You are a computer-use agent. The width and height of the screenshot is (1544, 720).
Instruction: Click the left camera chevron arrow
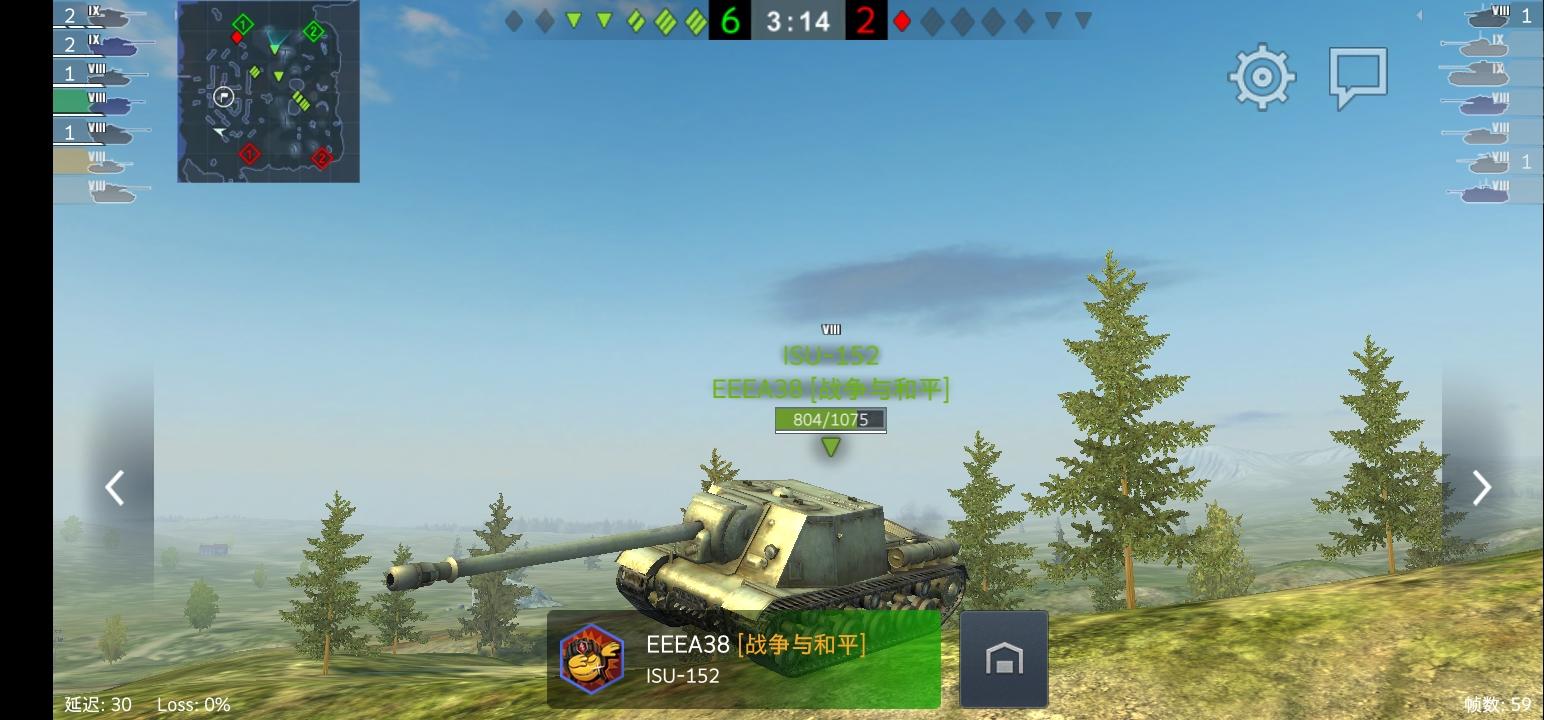114,487
